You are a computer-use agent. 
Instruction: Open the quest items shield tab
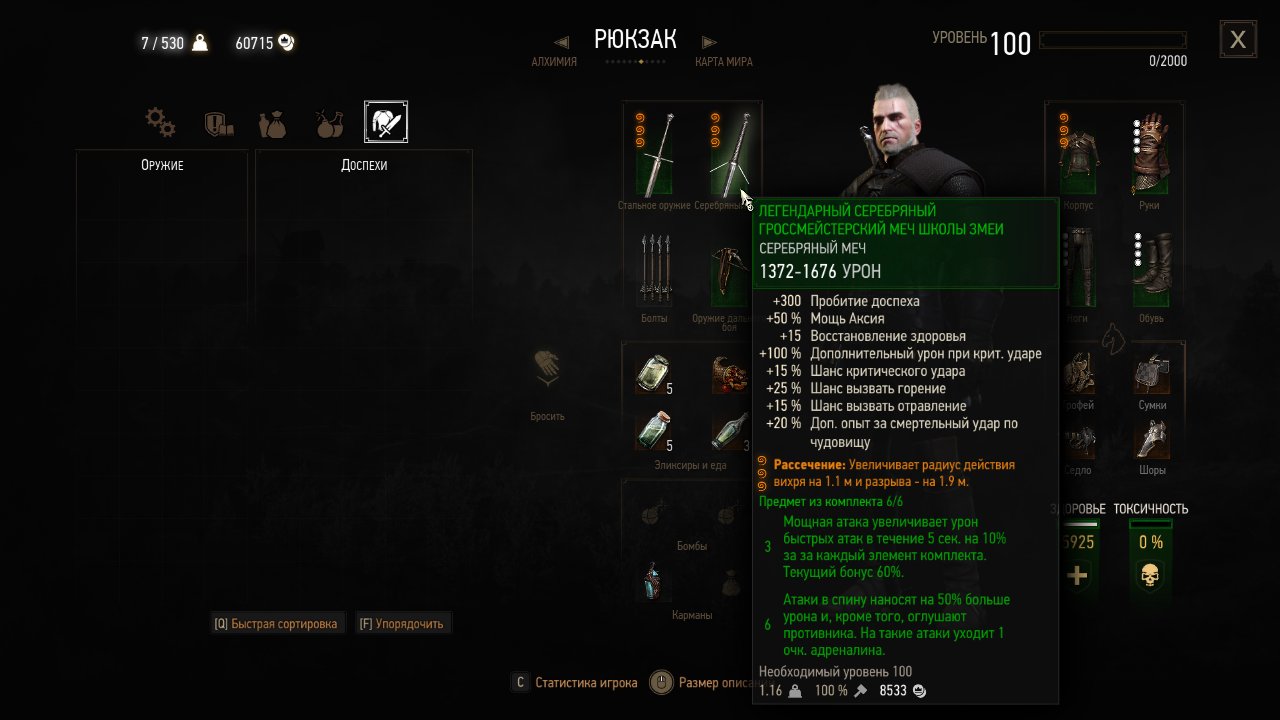pos(218,123)
